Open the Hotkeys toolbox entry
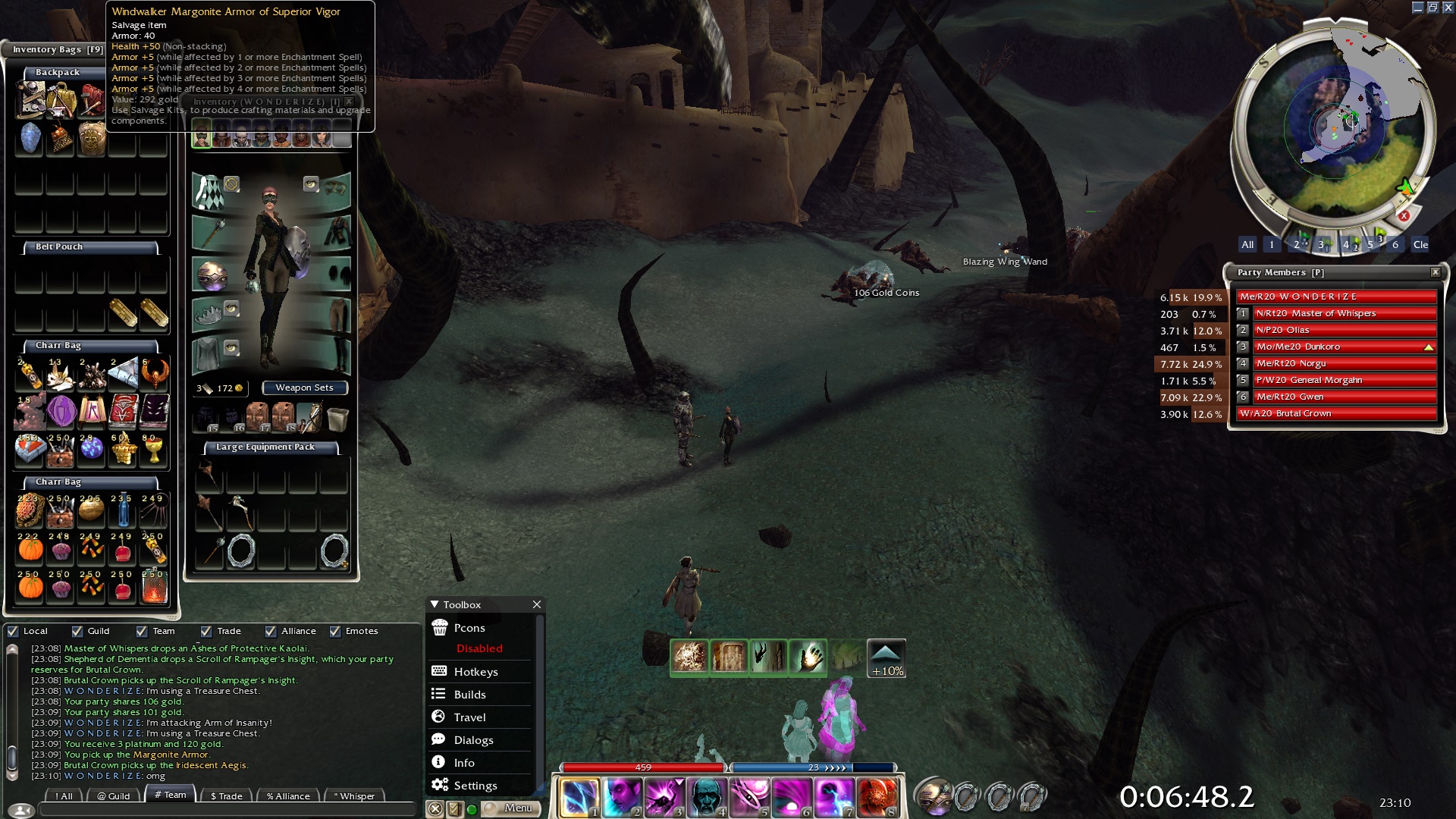 pos(475,672)
